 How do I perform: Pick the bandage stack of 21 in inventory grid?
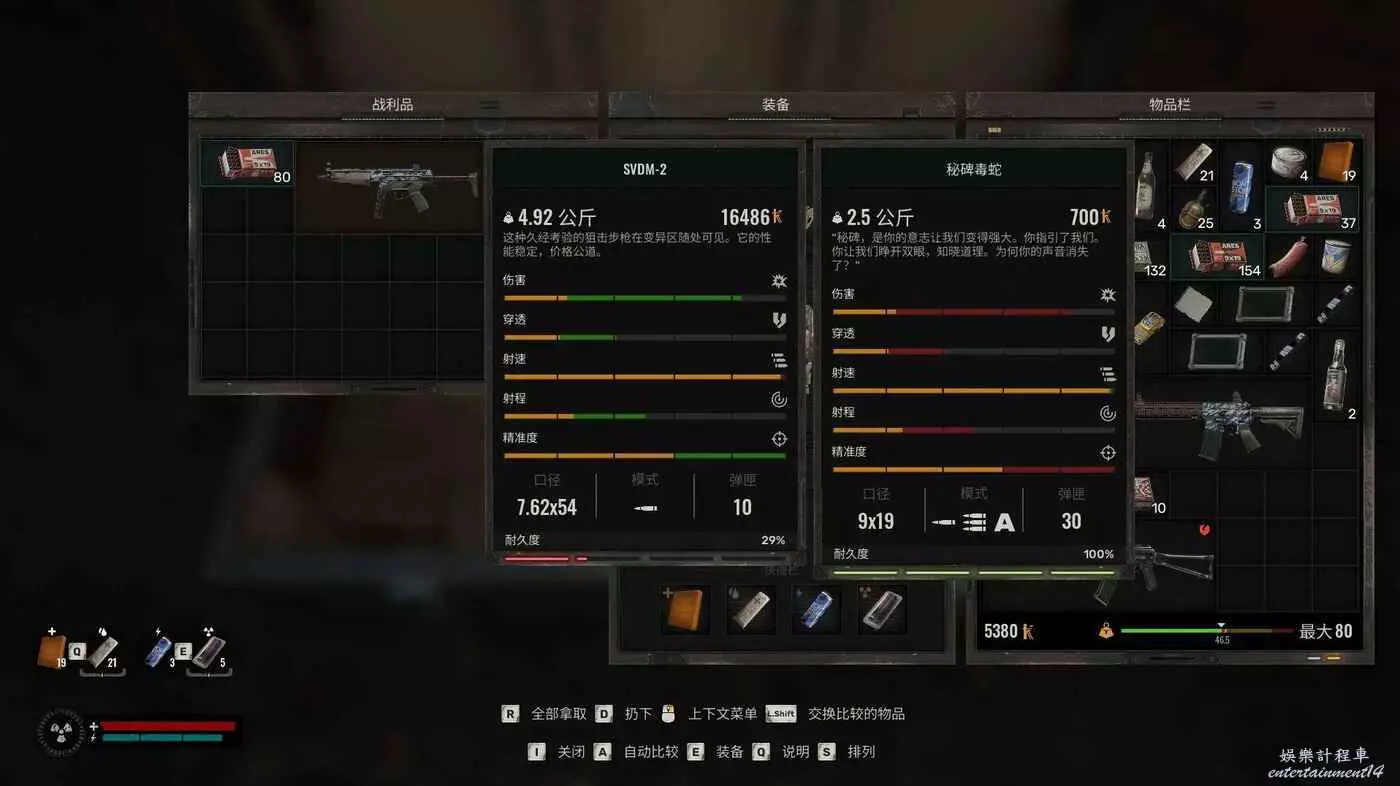(1193, 161)
